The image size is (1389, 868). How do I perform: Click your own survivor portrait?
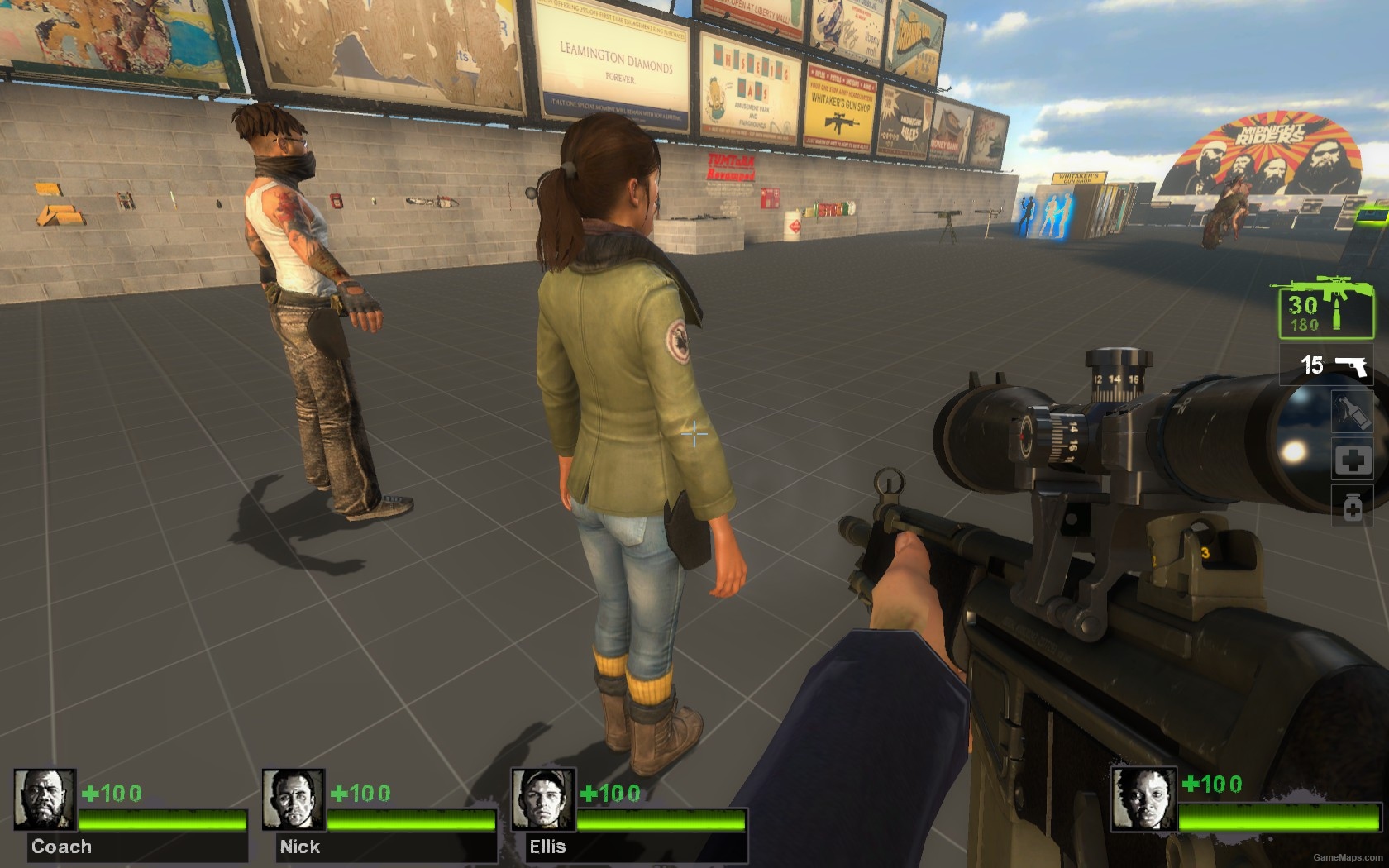click(x=1143, y=799)
